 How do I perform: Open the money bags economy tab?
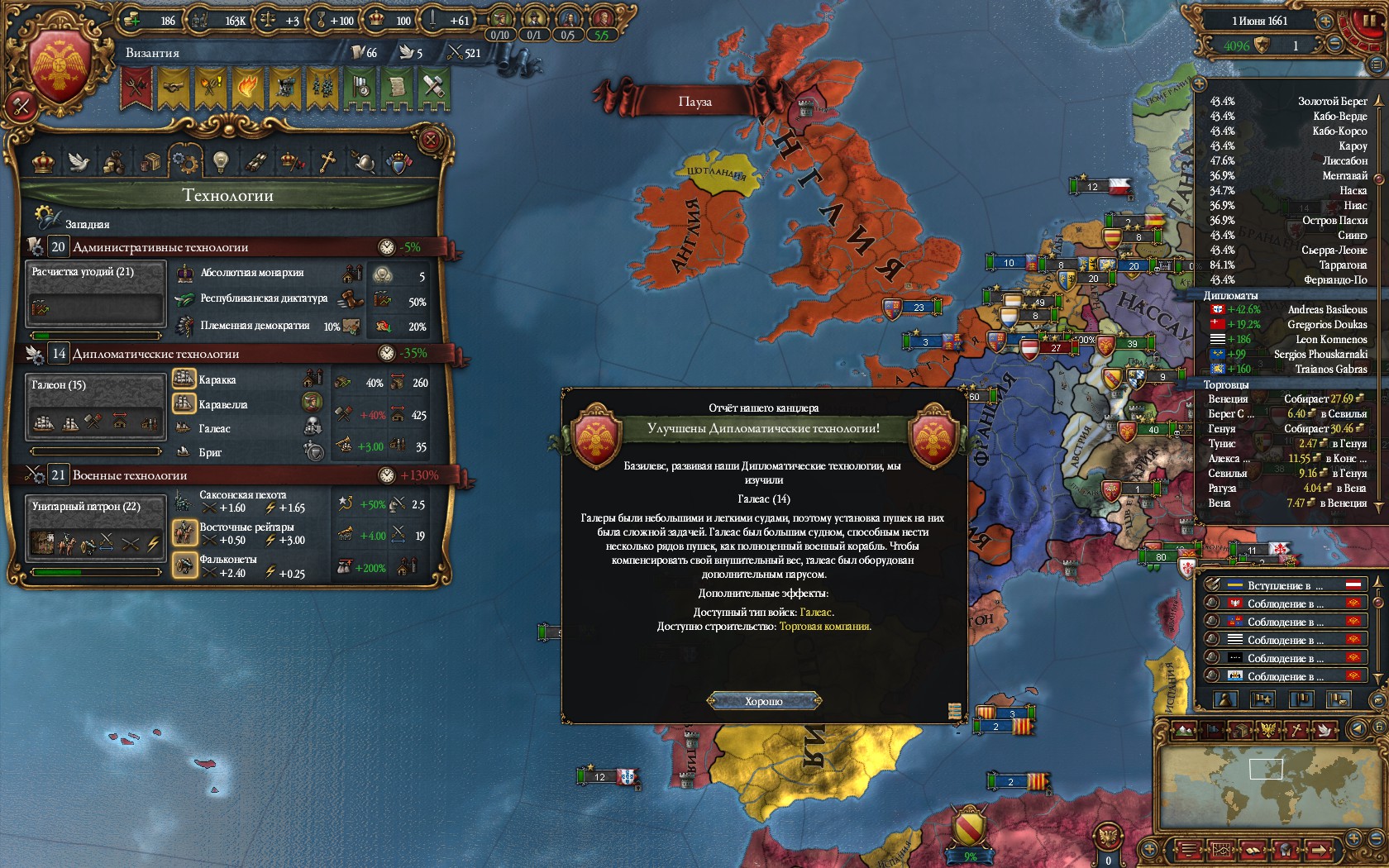pos(114,162)
